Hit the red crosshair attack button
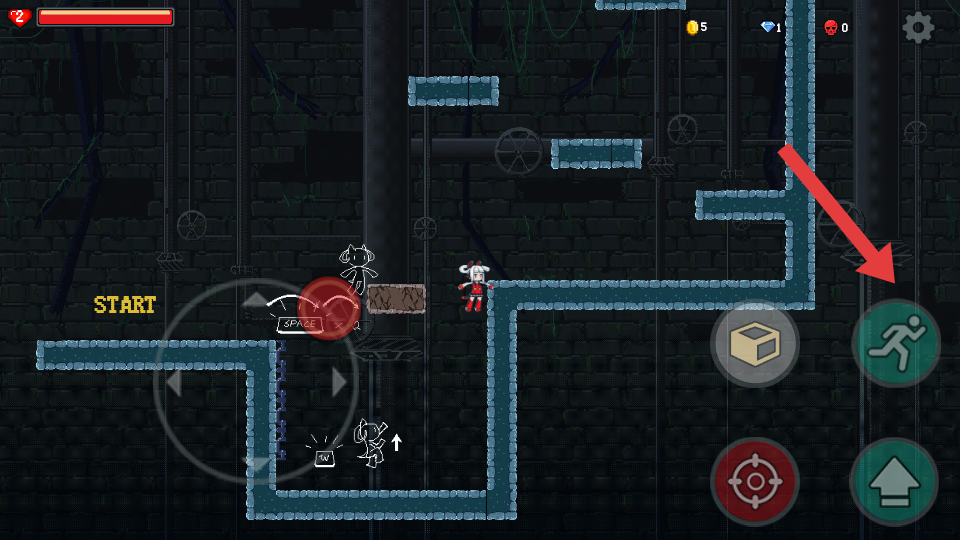 pyautogui.click(x=755, y=482)
